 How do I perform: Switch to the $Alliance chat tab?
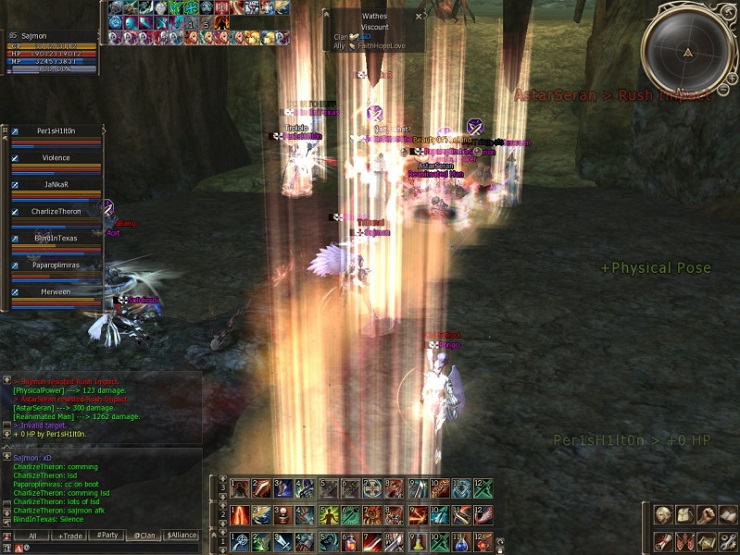(x=182, y=535)
